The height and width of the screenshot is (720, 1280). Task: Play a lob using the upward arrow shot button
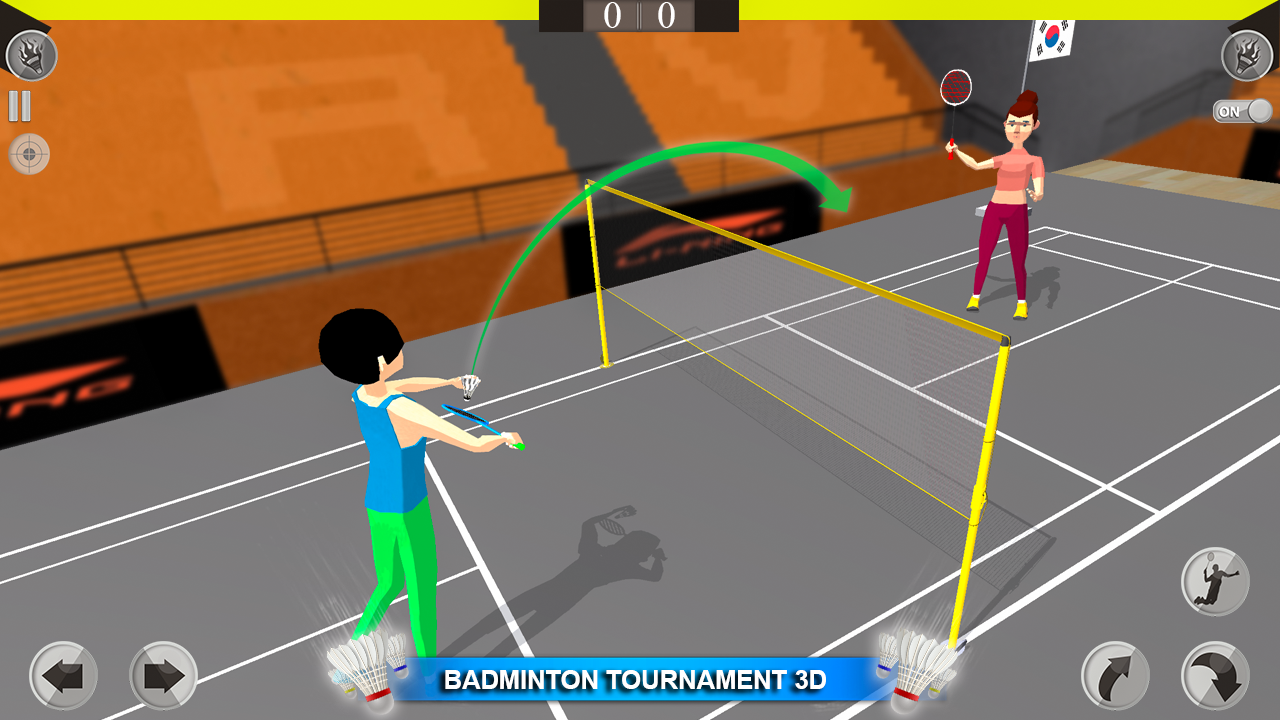click(1113, 677)
